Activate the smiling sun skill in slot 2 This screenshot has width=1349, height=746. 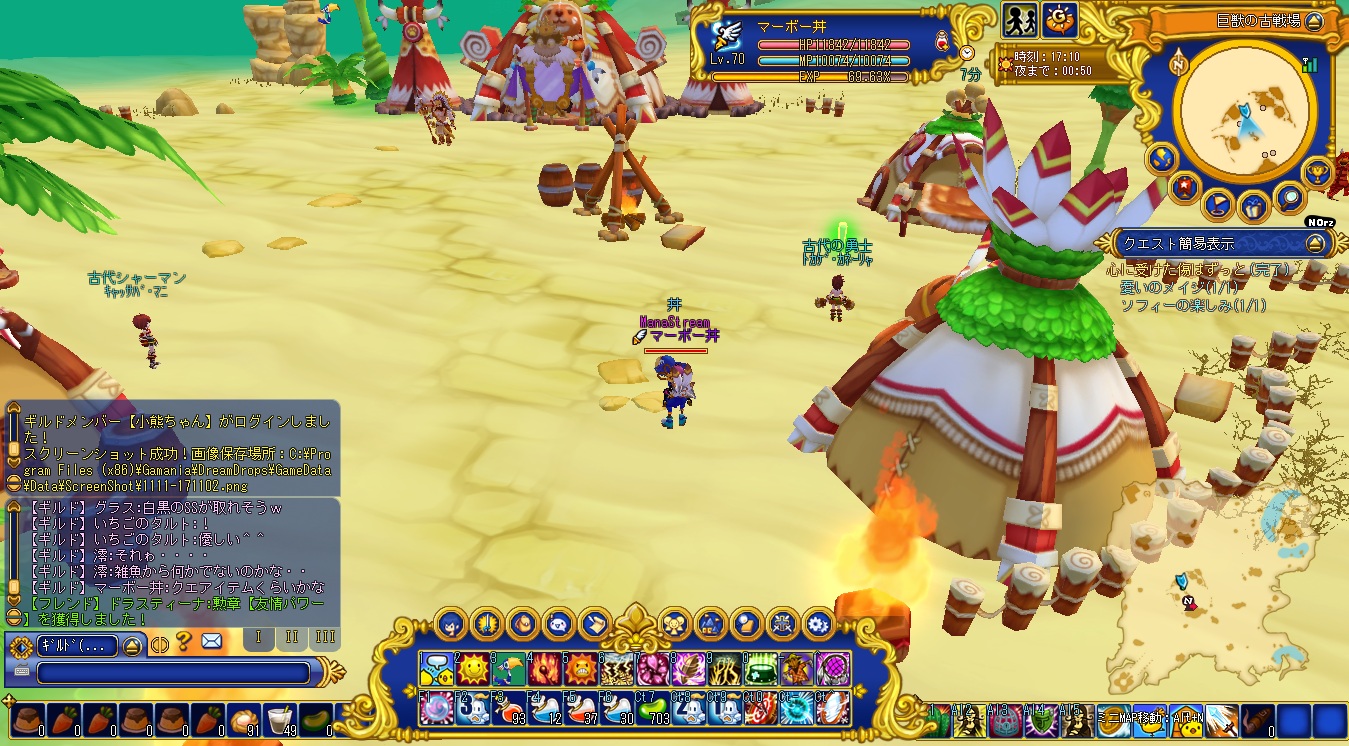point(472,668)
